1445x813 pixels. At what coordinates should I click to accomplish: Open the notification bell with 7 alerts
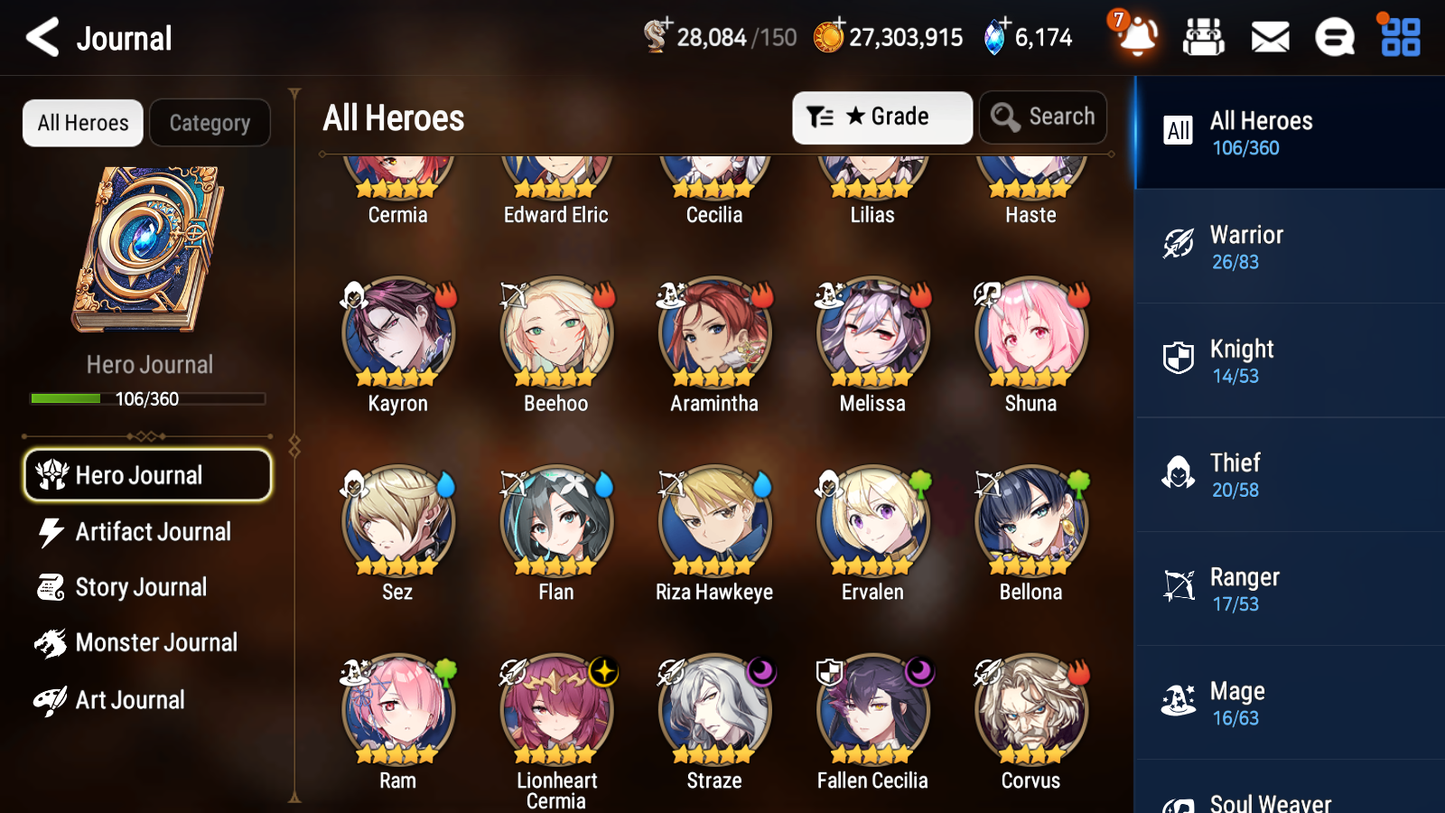click(1135, 36)
